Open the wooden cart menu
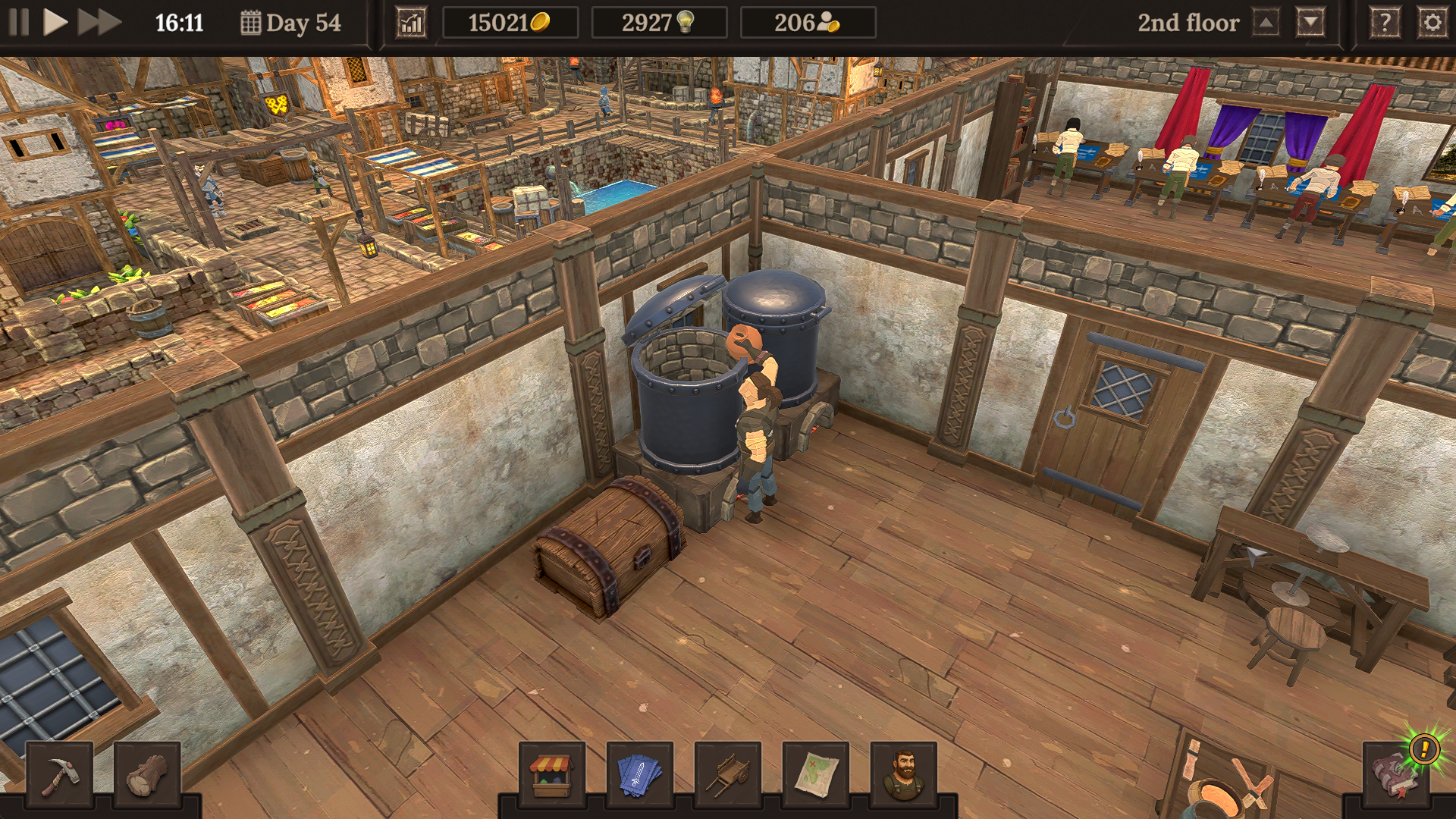Image resolution: width=1456 pixels, height=819 pixels. pos(728,775)
